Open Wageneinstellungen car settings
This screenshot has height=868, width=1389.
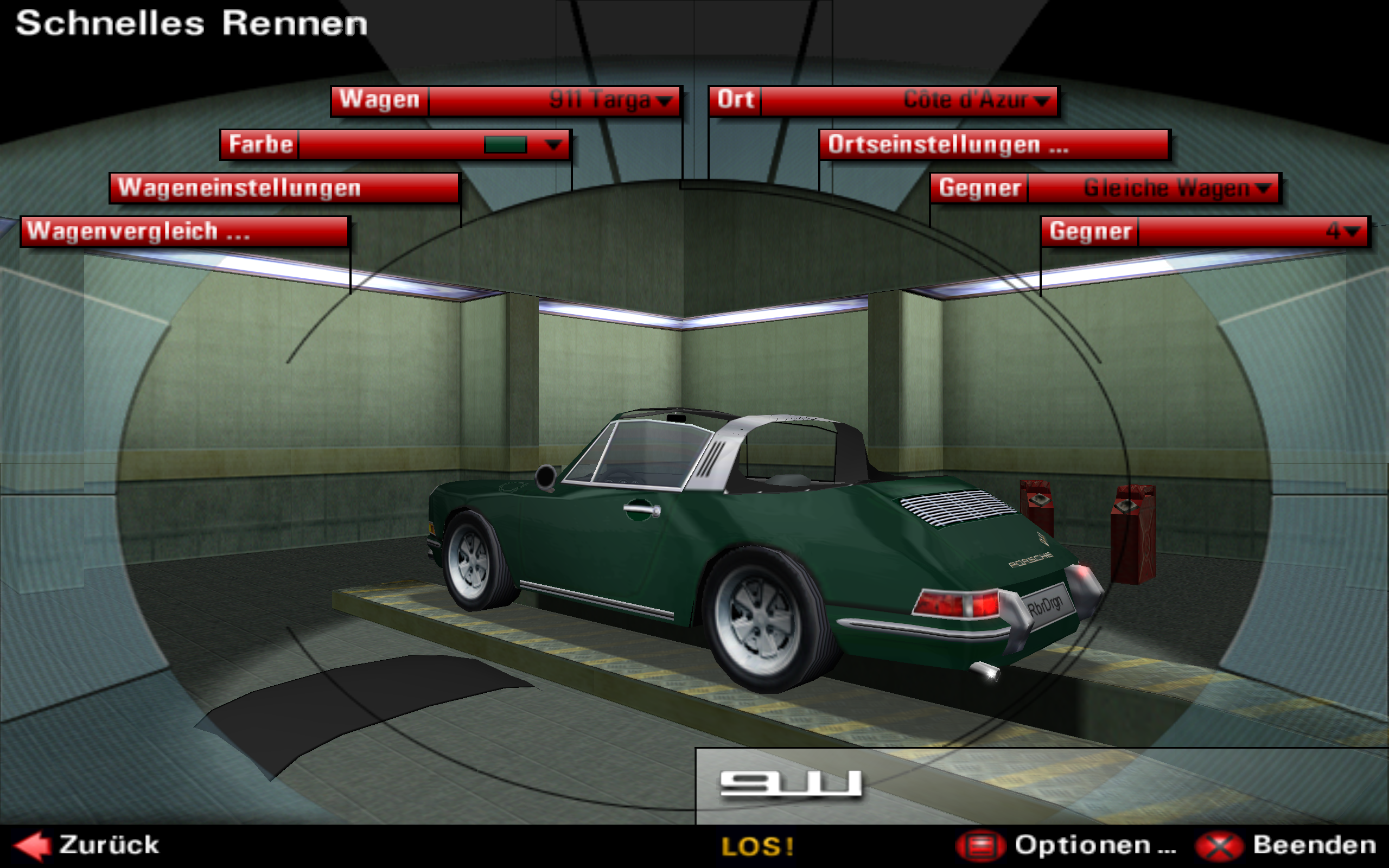coord(285,188)
